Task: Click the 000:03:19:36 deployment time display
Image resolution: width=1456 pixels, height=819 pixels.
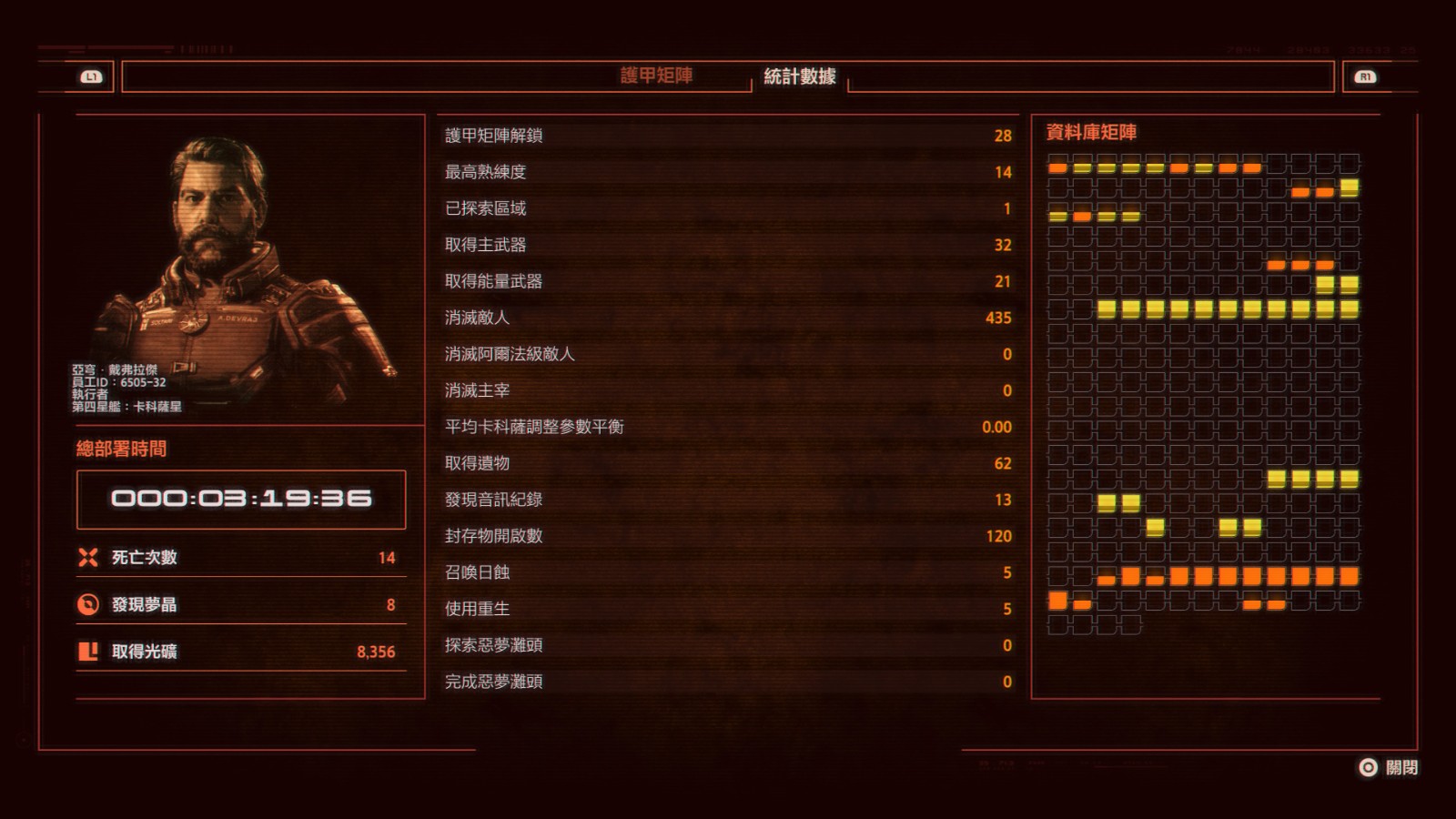Action: pos(239,497)
